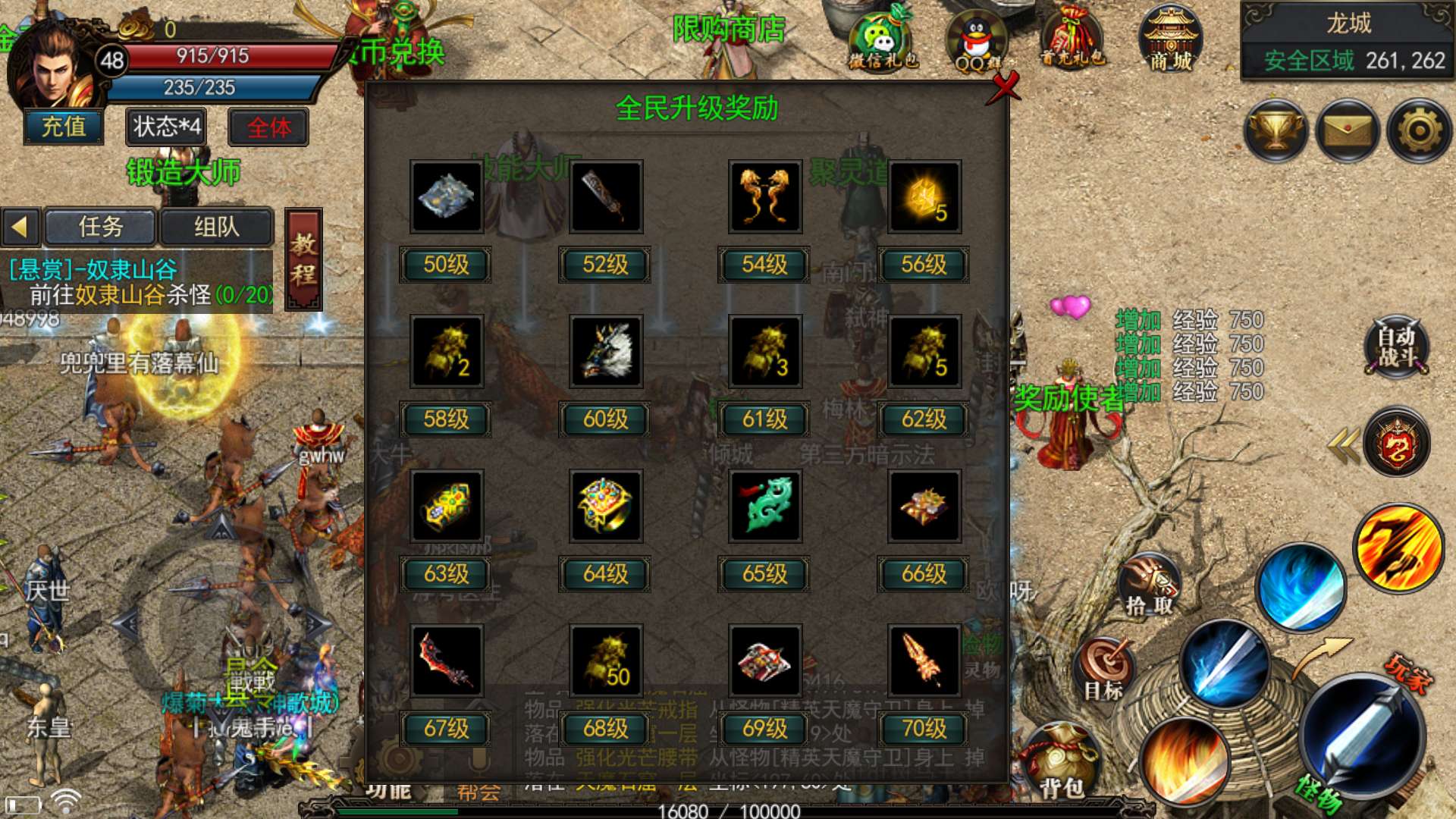
Task: Open the gear settings icon
Action: 1419,130
